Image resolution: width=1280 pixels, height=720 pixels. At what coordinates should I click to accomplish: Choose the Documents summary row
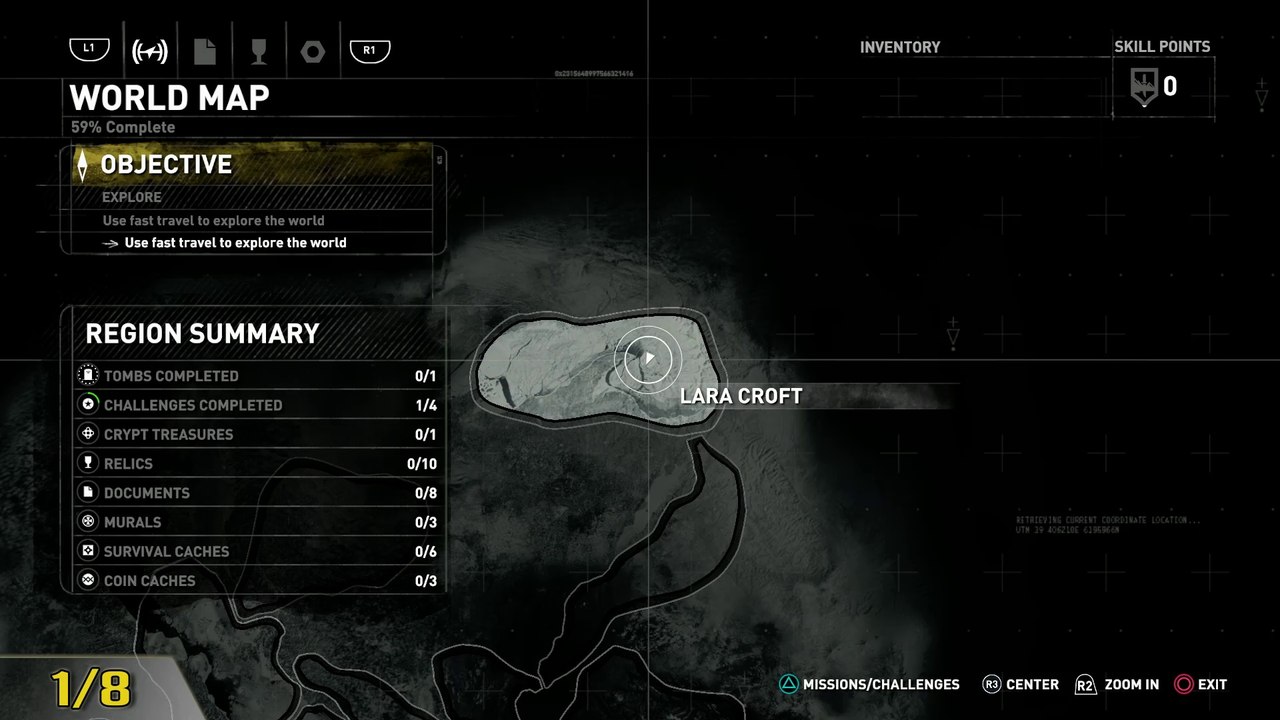point(256,492)
